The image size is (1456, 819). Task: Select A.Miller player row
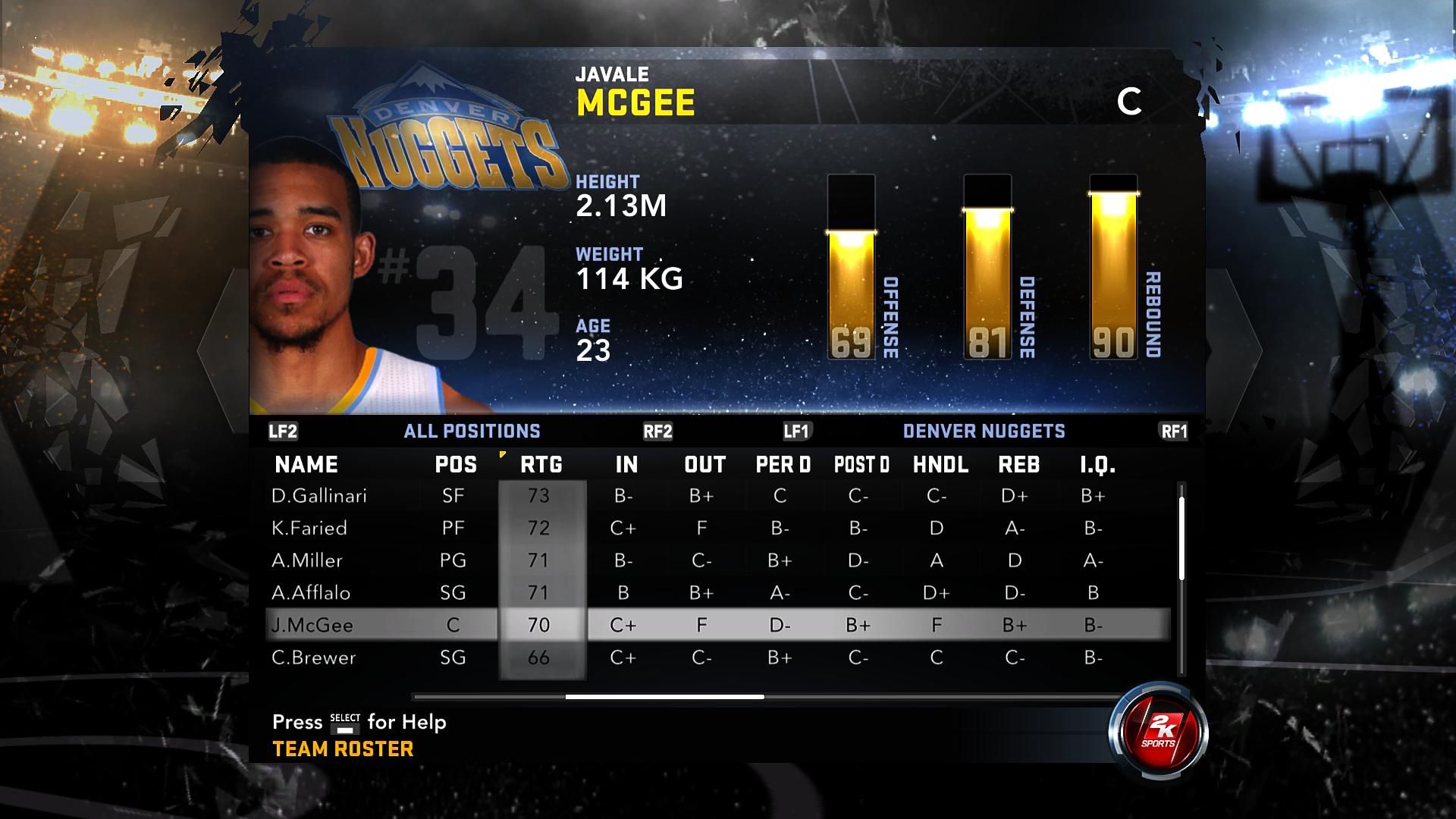pyautogui.click(x=307, y=560)
